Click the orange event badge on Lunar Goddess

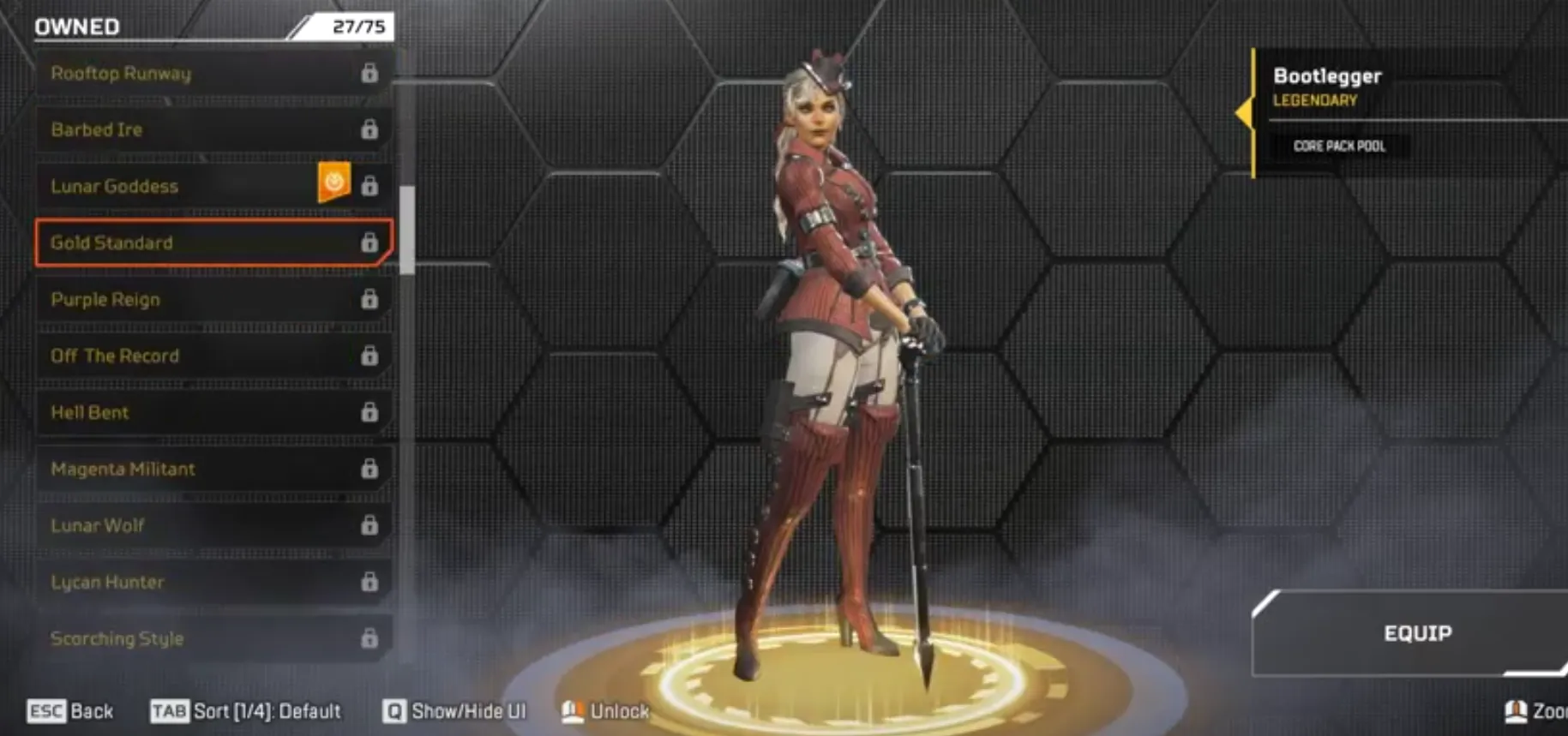(x=336, y=181)
